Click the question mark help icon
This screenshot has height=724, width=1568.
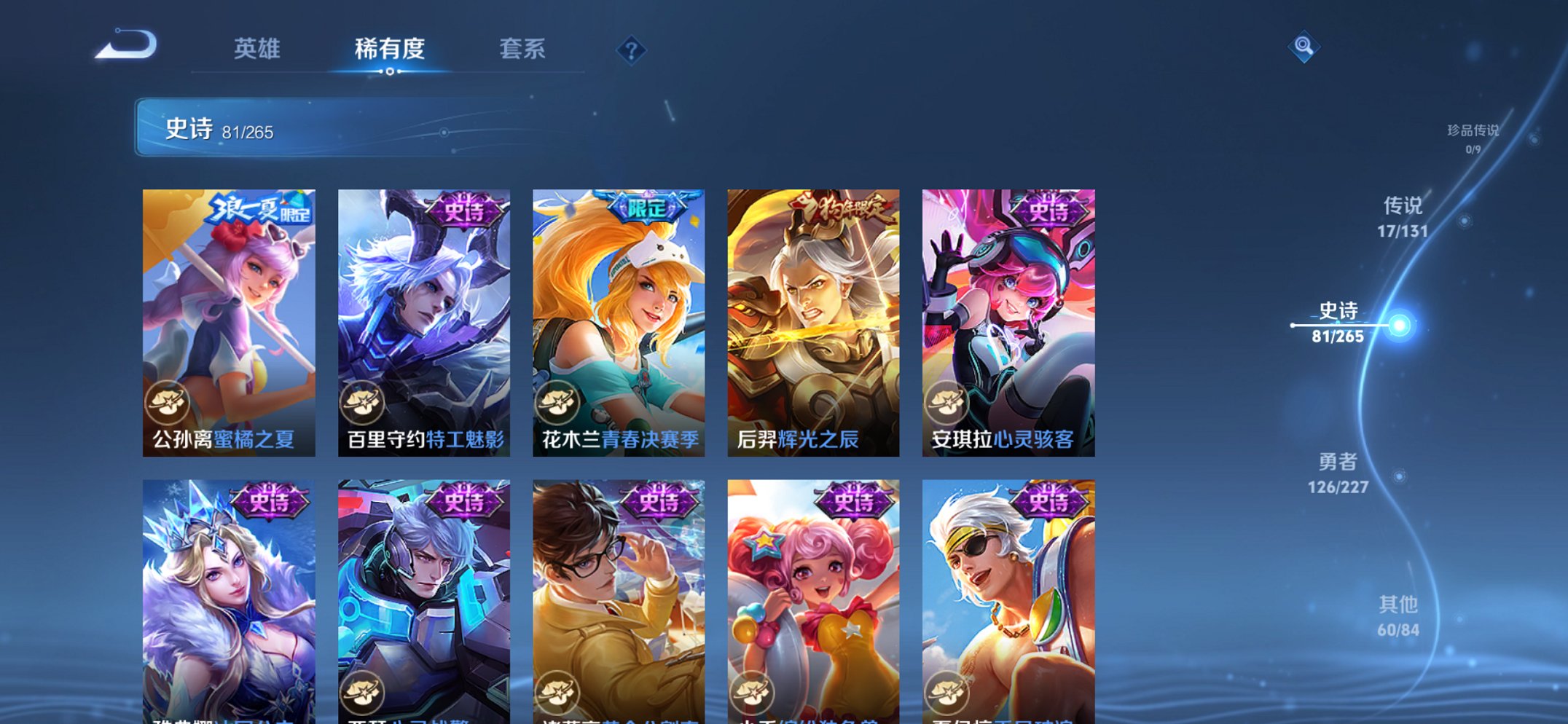[631, 50]
